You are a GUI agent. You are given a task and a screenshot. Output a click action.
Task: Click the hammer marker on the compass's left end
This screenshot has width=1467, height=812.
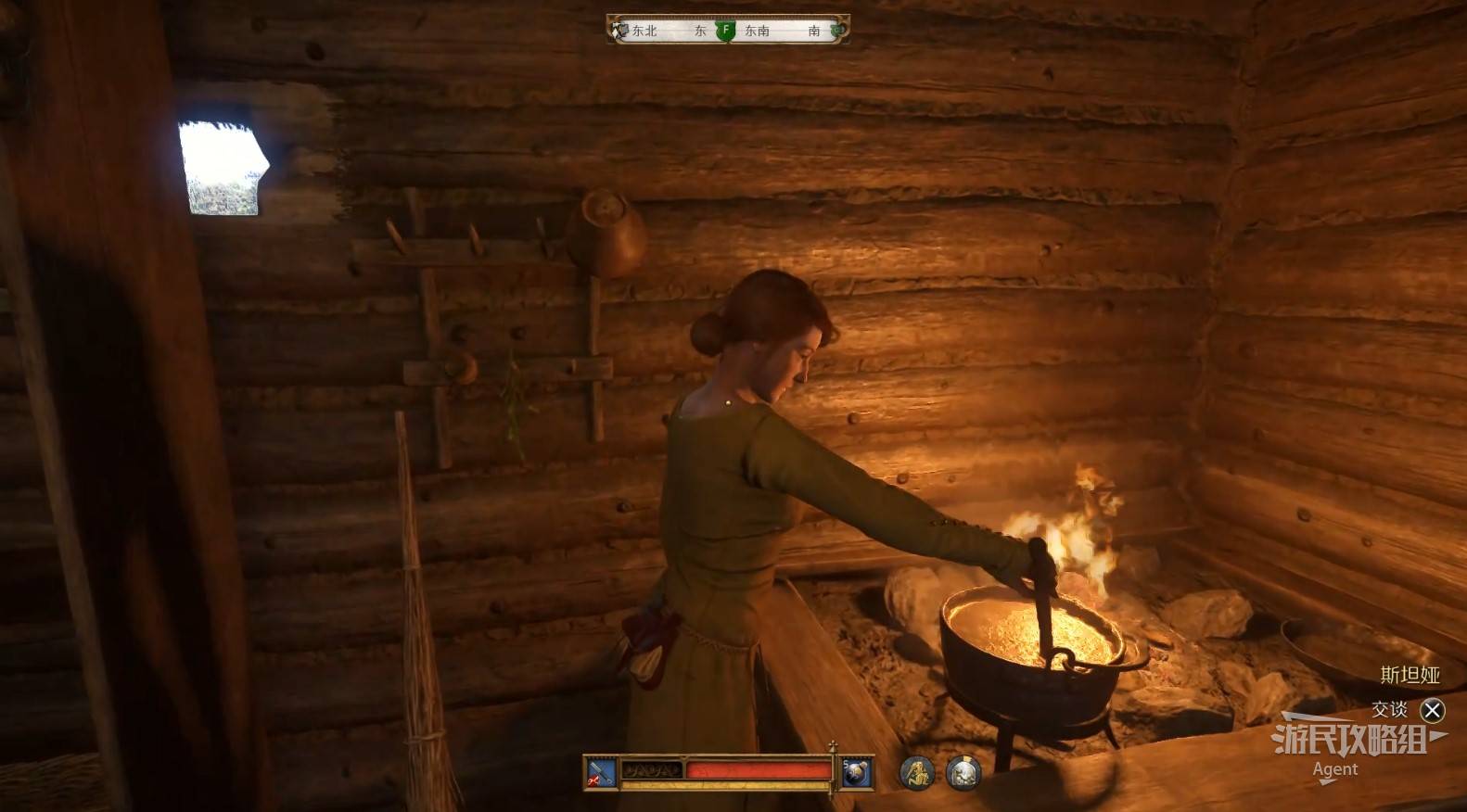(x=619, y=31)
